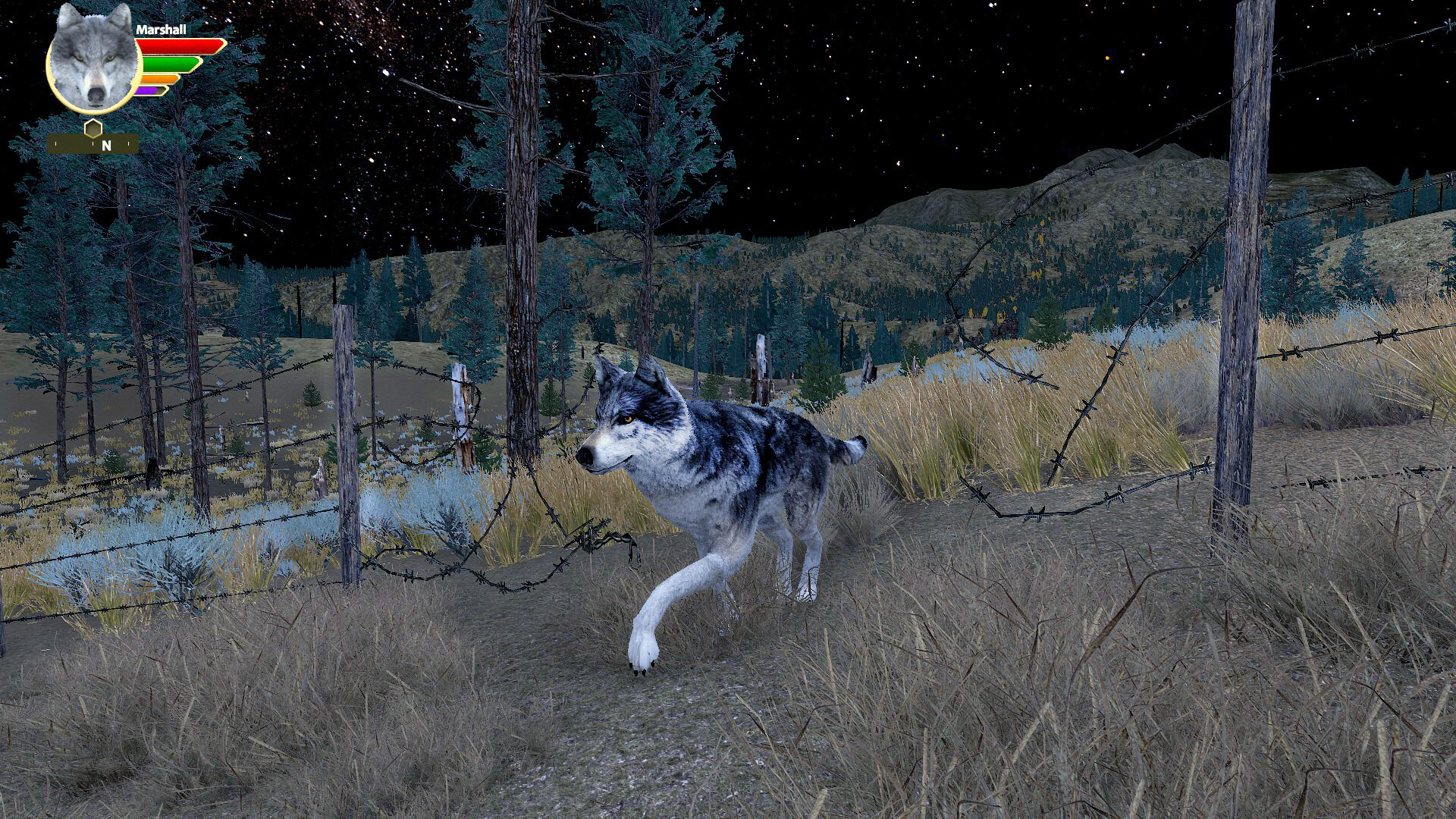Select the hexagonal scent marker icon below portrait
1456x819 pixels.
[93, 128]
